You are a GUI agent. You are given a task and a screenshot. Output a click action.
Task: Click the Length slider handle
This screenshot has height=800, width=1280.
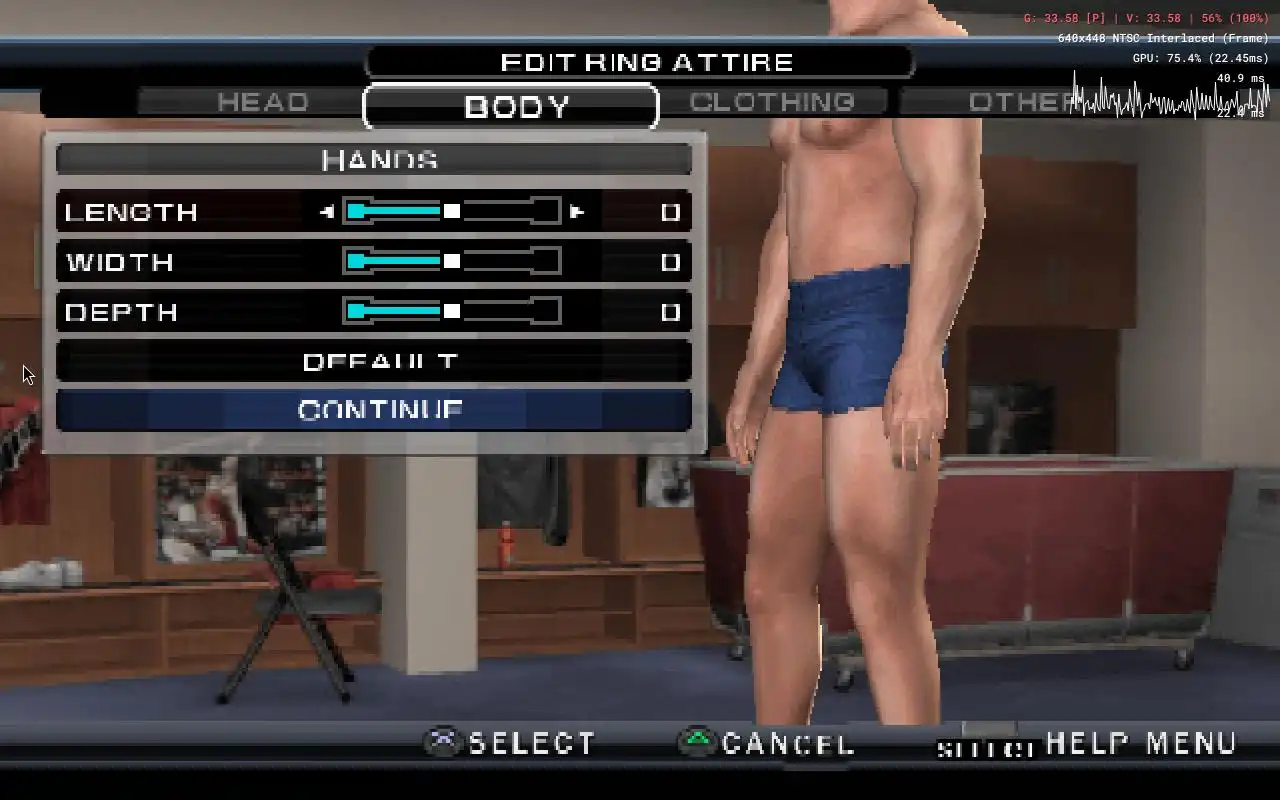452,211
